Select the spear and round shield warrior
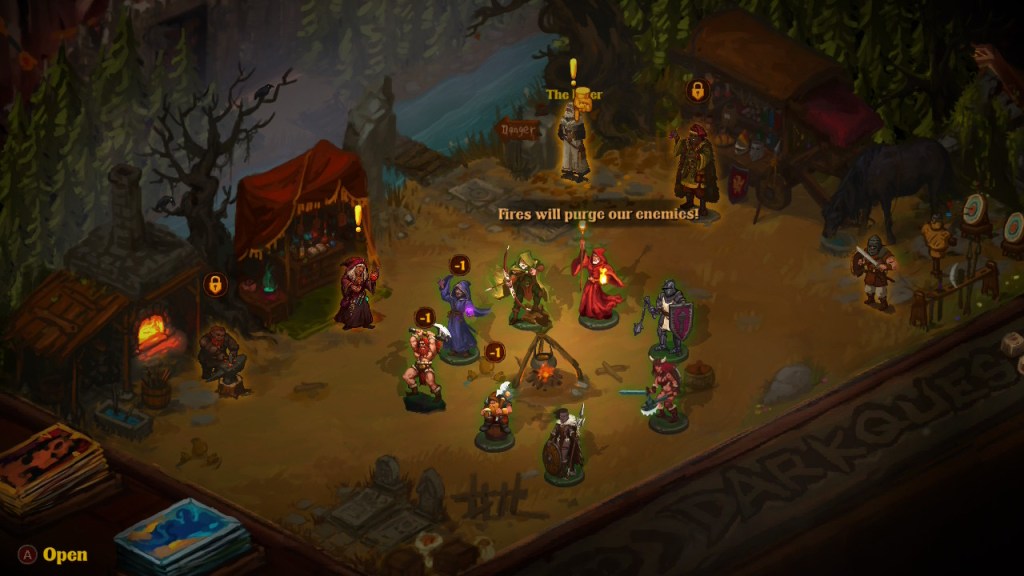1024x576 pixels. tap(565, 443)
